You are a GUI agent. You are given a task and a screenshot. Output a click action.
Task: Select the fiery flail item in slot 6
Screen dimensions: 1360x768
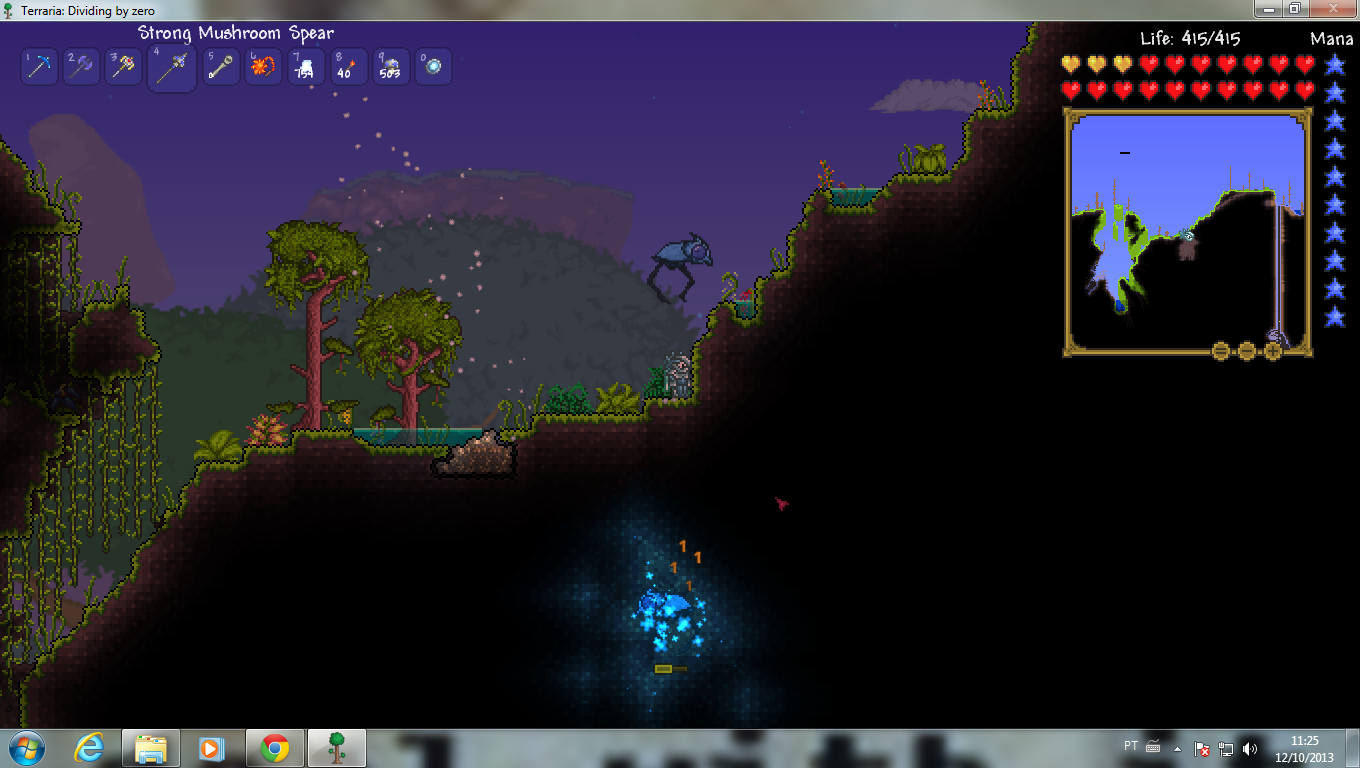(263, 66)
